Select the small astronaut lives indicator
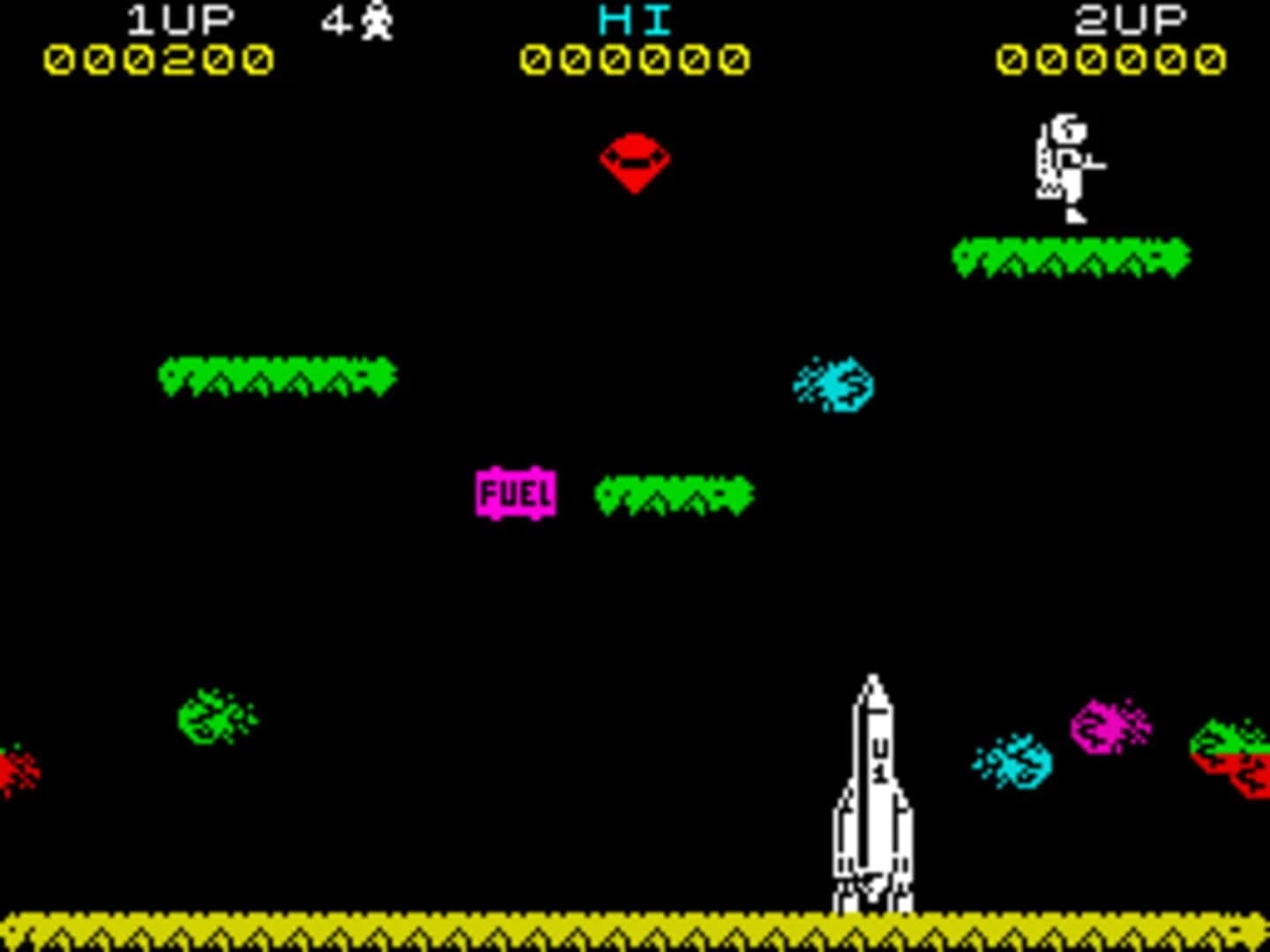1270x952 pixels. pyautogui.click(x=377, y=19)
